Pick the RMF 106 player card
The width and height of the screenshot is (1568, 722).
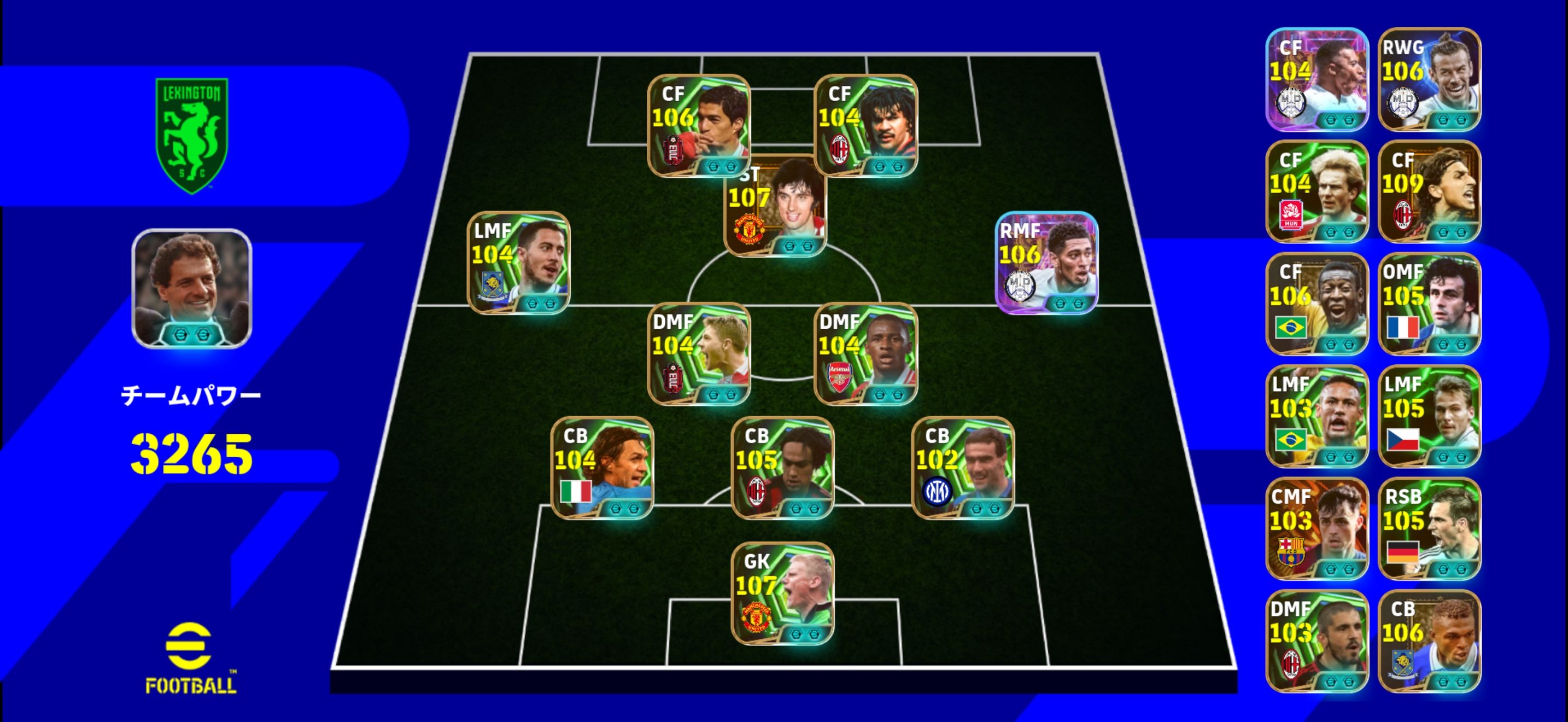(x=1046, y=263)
